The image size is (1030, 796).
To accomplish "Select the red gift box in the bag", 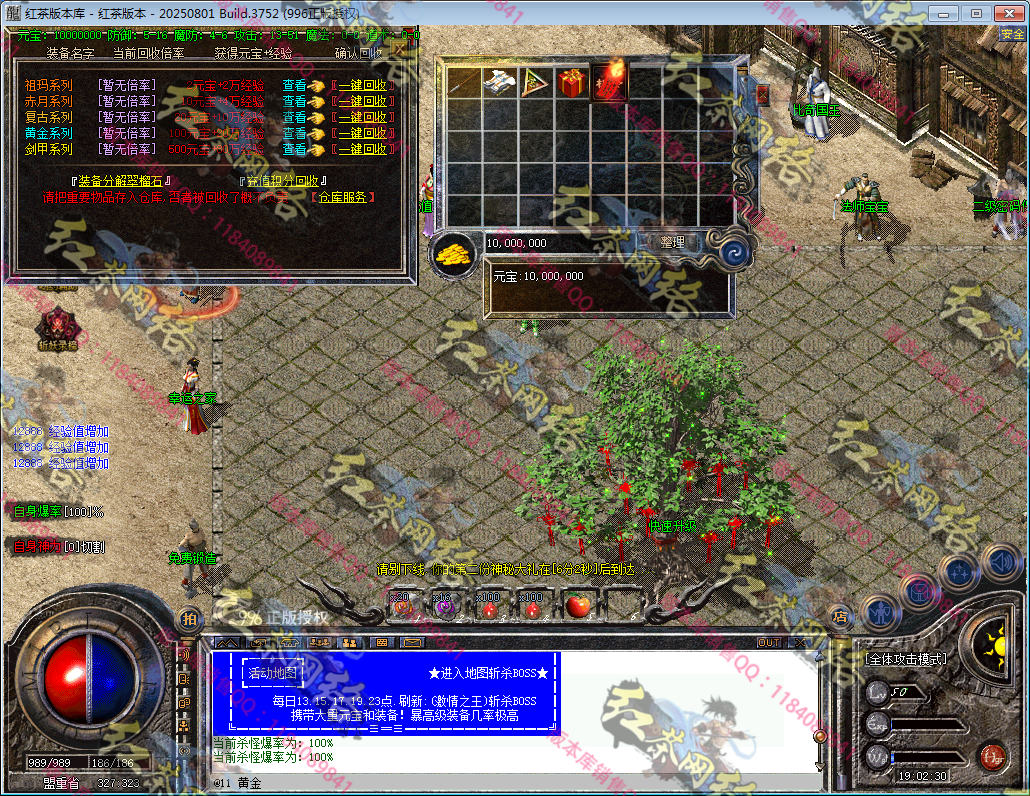I will (x=573, y=83).
